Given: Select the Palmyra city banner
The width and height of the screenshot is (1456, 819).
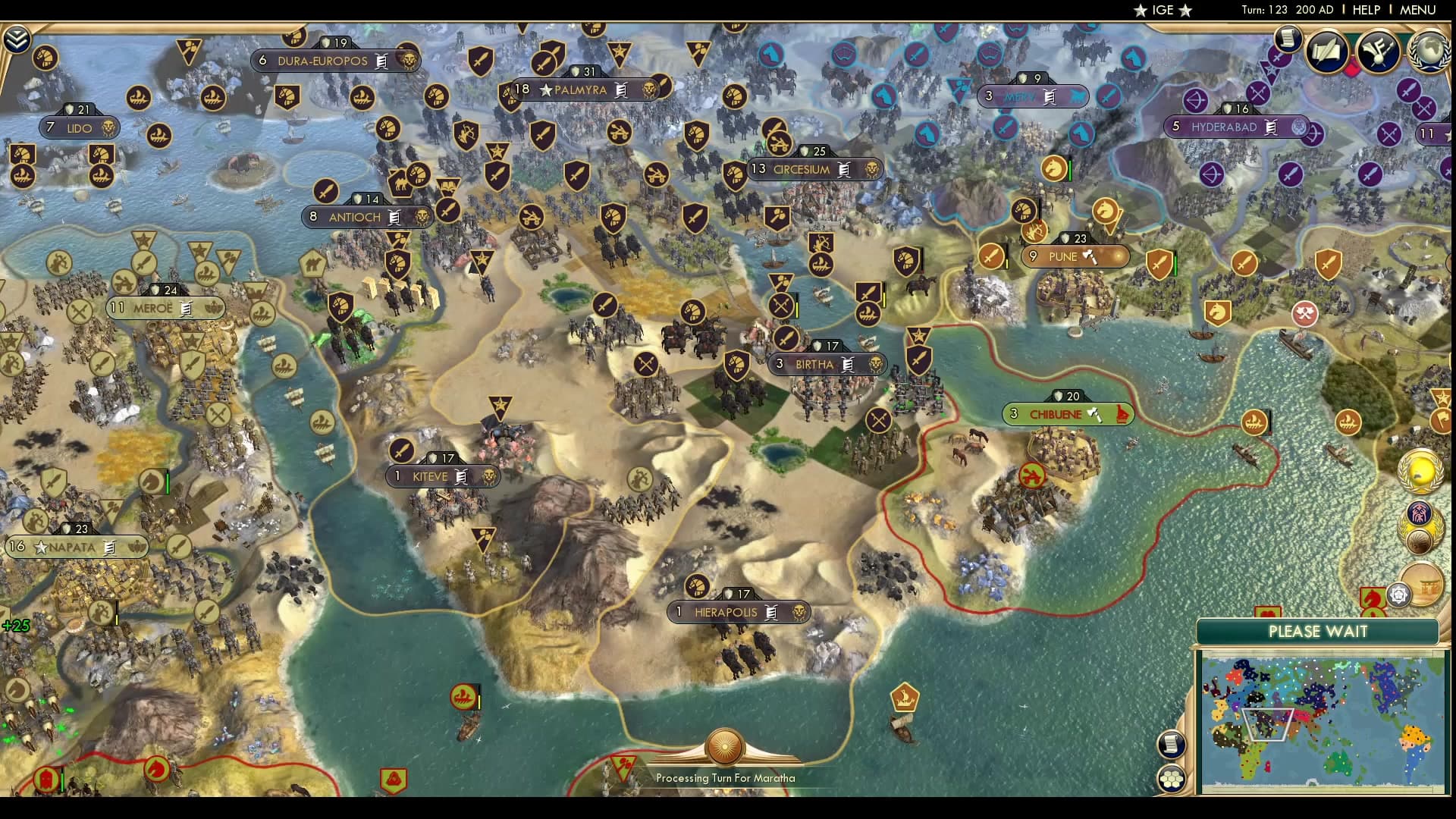Looking at the screenshot, I should 575,89.
